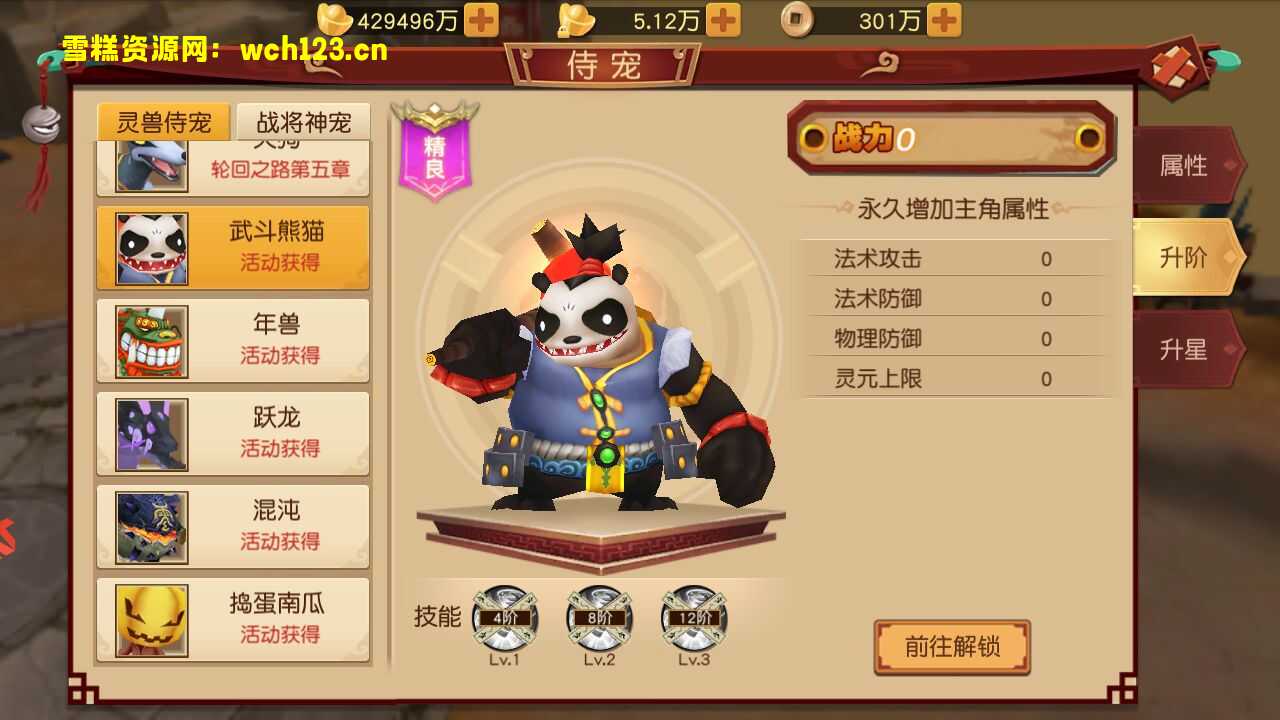This screenshot has width=1280, height=720.
Task: Select the 捣蛋南瓜 pumpkin pet
Action: tap(233, 619)
